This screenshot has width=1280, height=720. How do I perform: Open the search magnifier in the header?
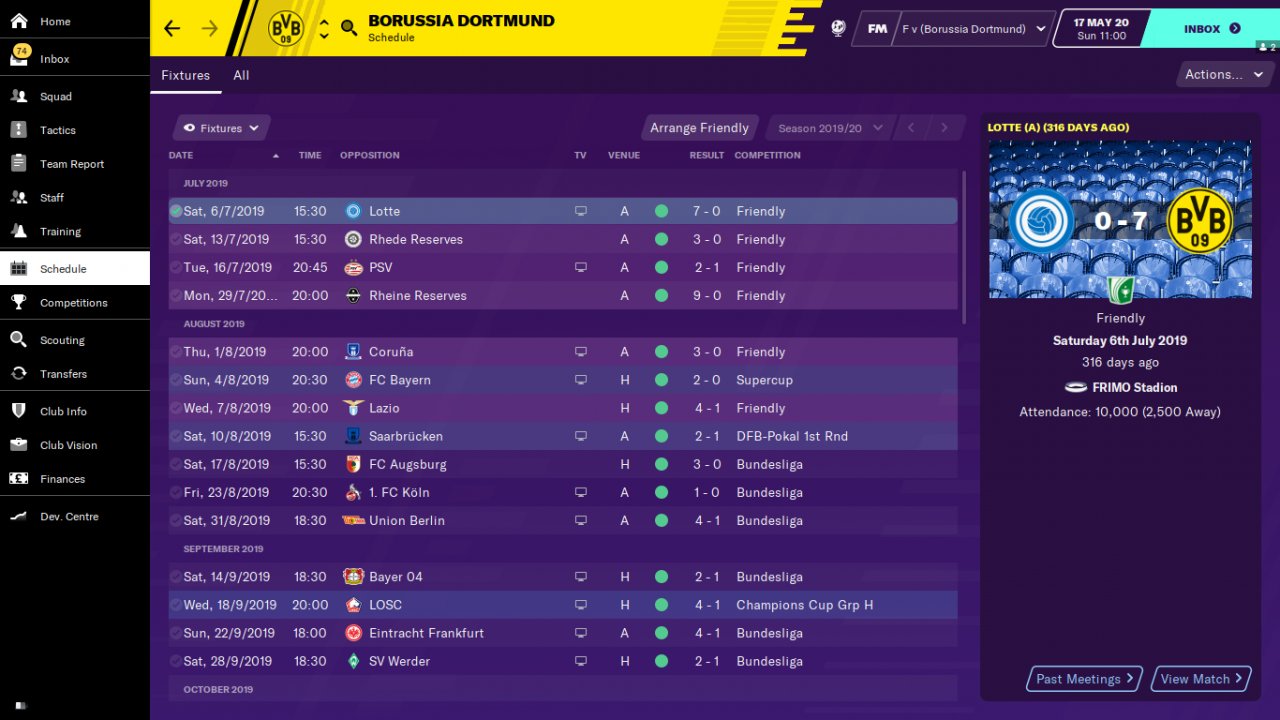point(349,28)
